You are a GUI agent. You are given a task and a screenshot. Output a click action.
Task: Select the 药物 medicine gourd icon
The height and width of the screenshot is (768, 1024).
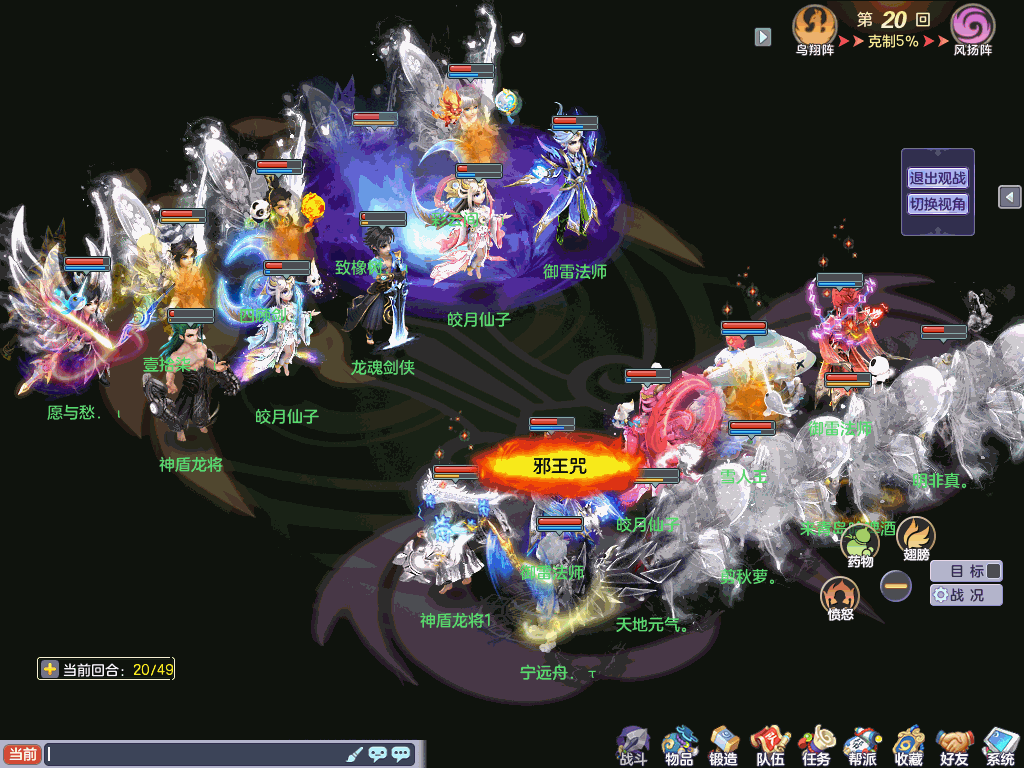[x=859, y=543]
